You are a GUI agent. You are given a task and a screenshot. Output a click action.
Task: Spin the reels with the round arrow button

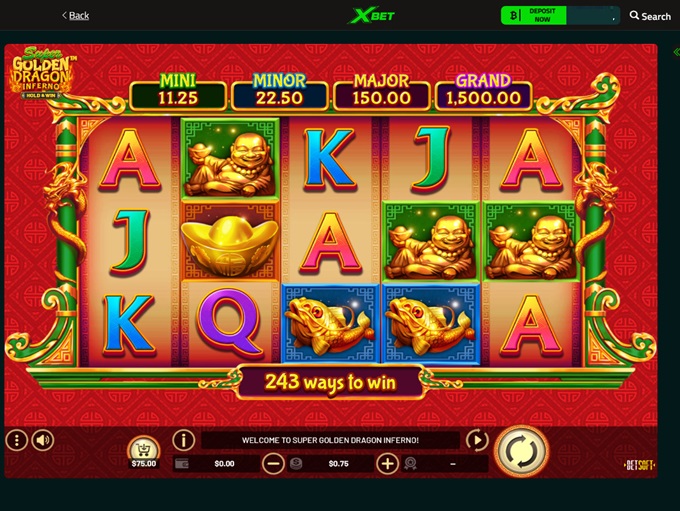point(521,452)
